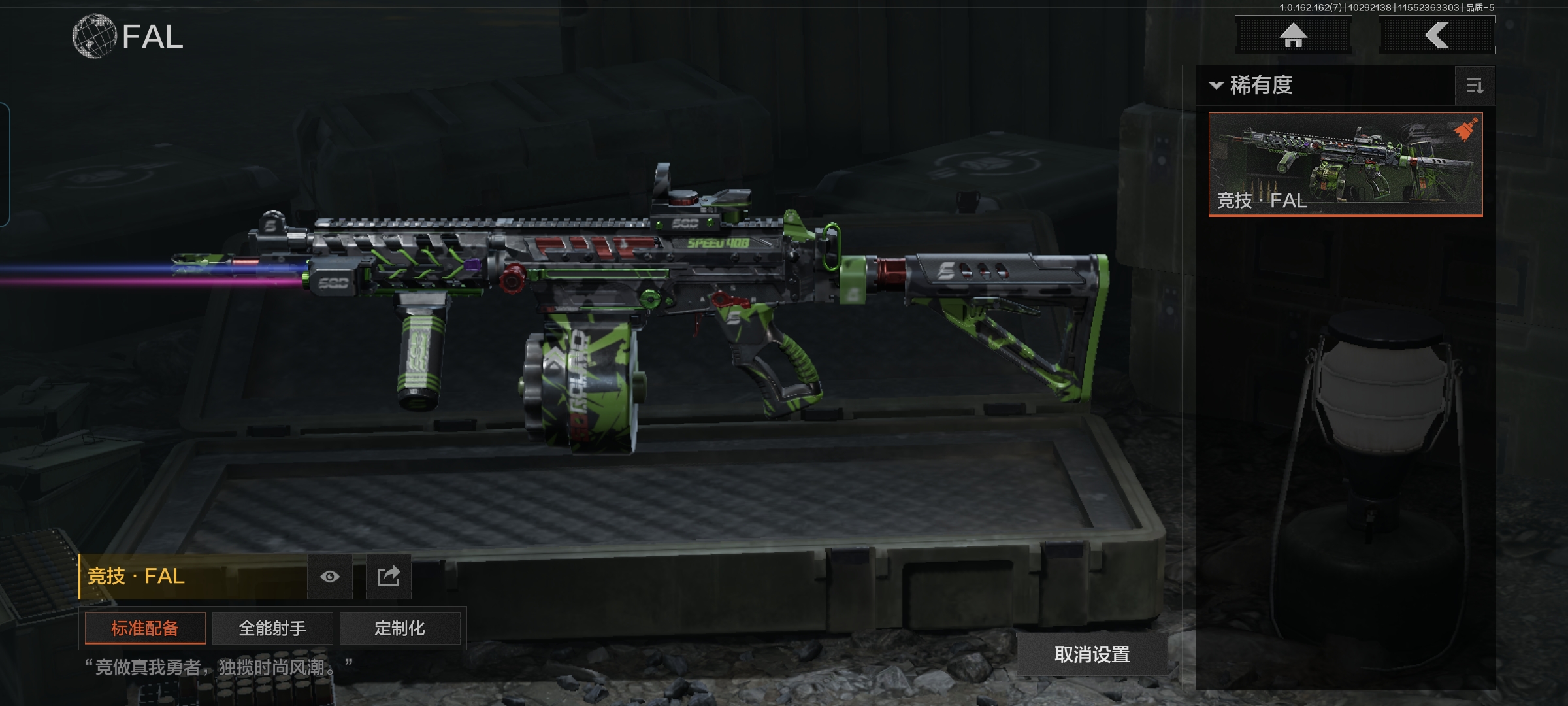Select the 竞技·FAL skin thumbnail
The image size is (1568, 706).
pos(1345,164)
